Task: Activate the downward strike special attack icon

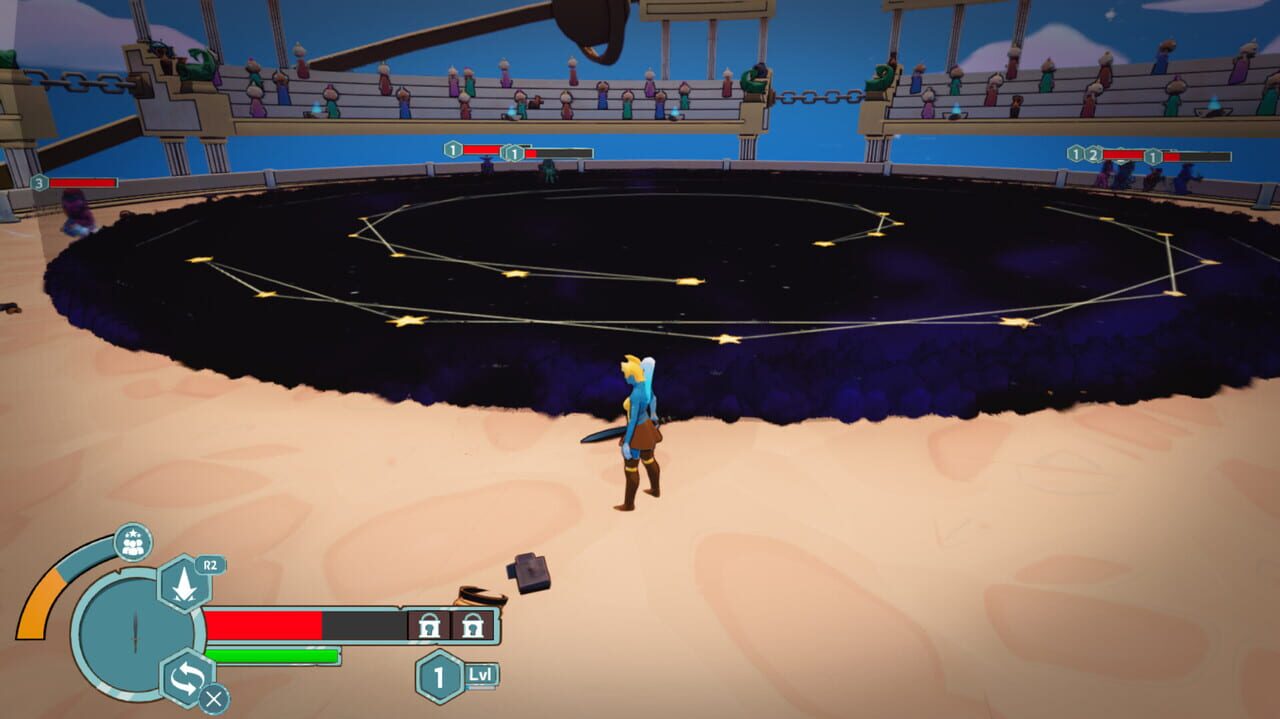Action: click(184, 583)
